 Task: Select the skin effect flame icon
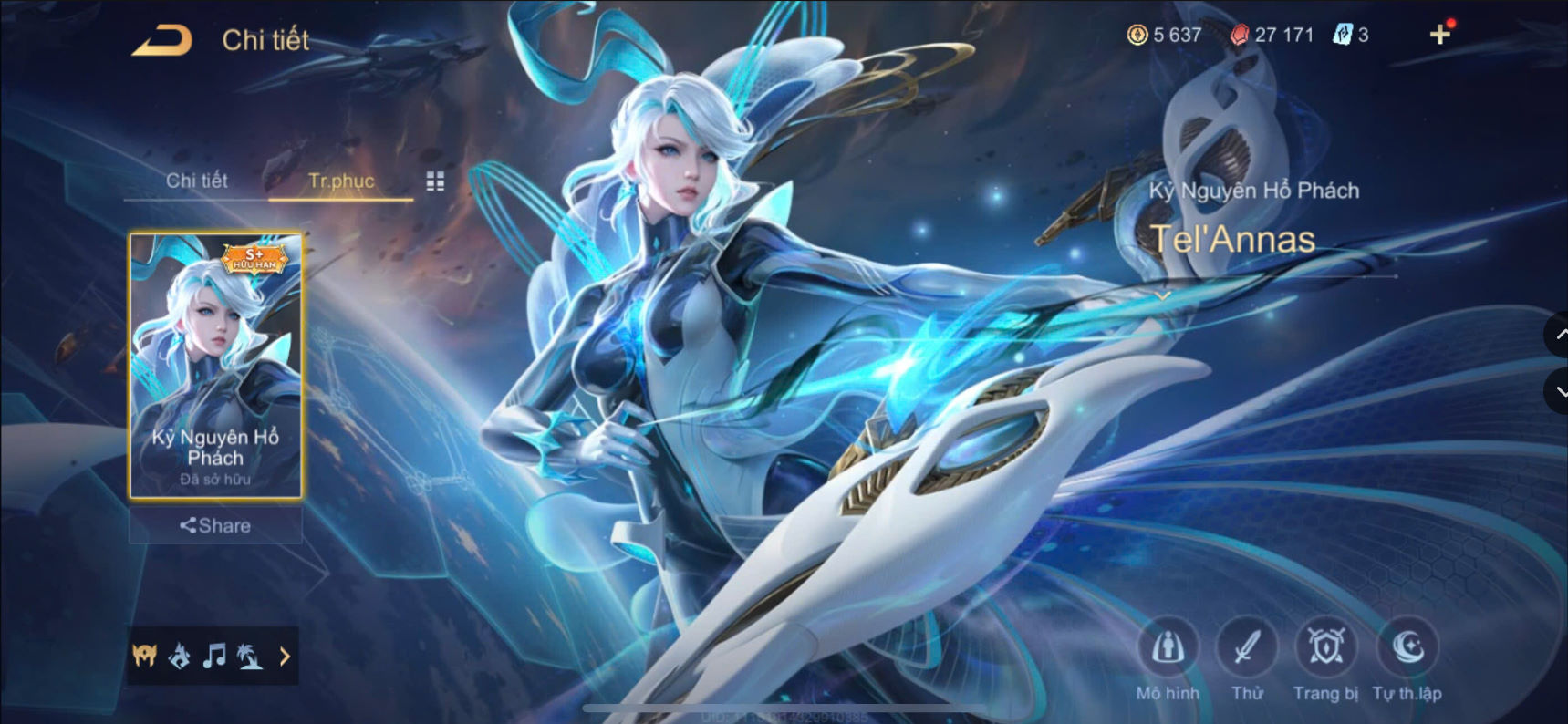pos(180,656)
